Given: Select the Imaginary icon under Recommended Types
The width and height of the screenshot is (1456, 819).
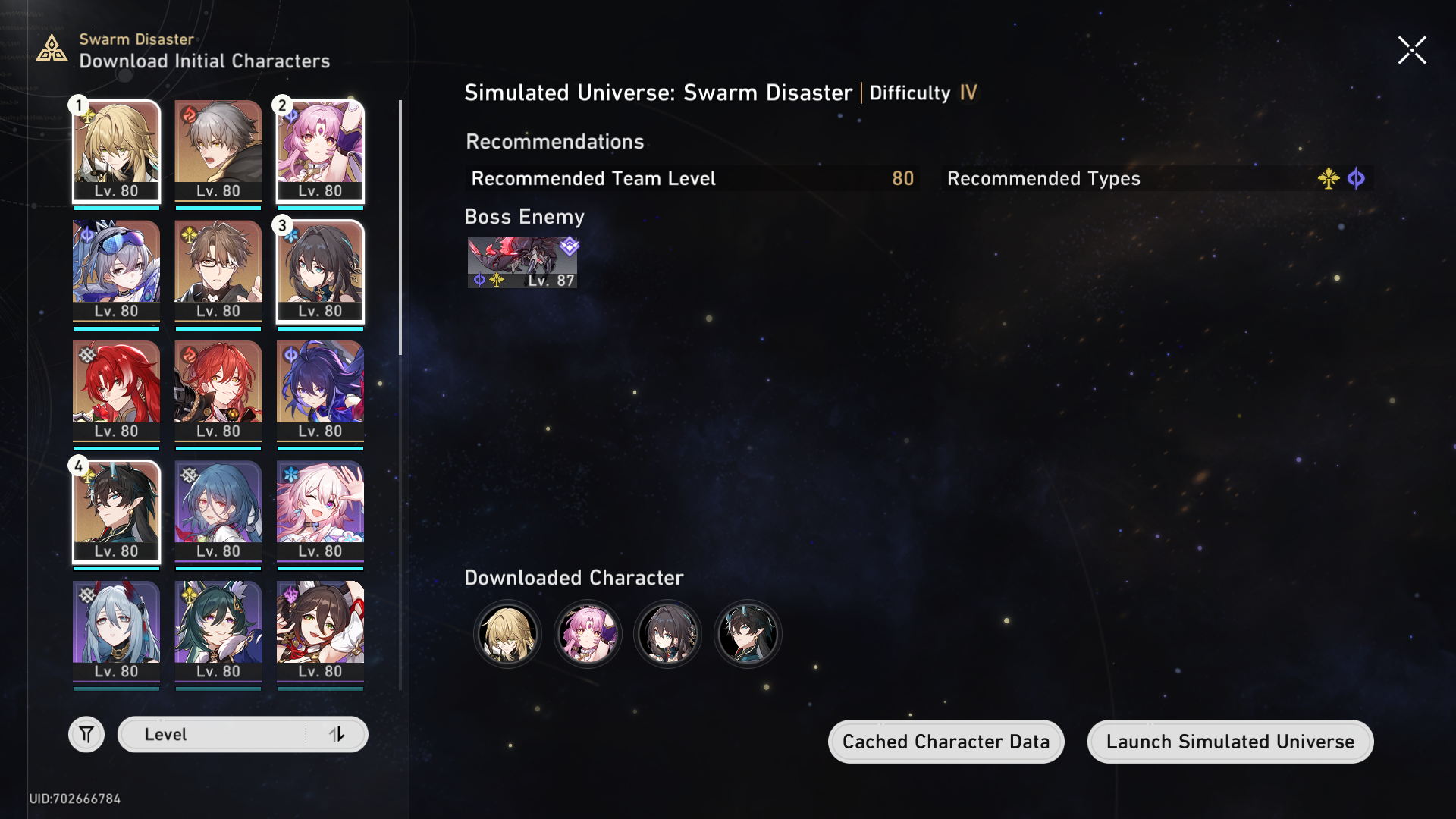Looking at the screenshot, I should pos(1329,179).
